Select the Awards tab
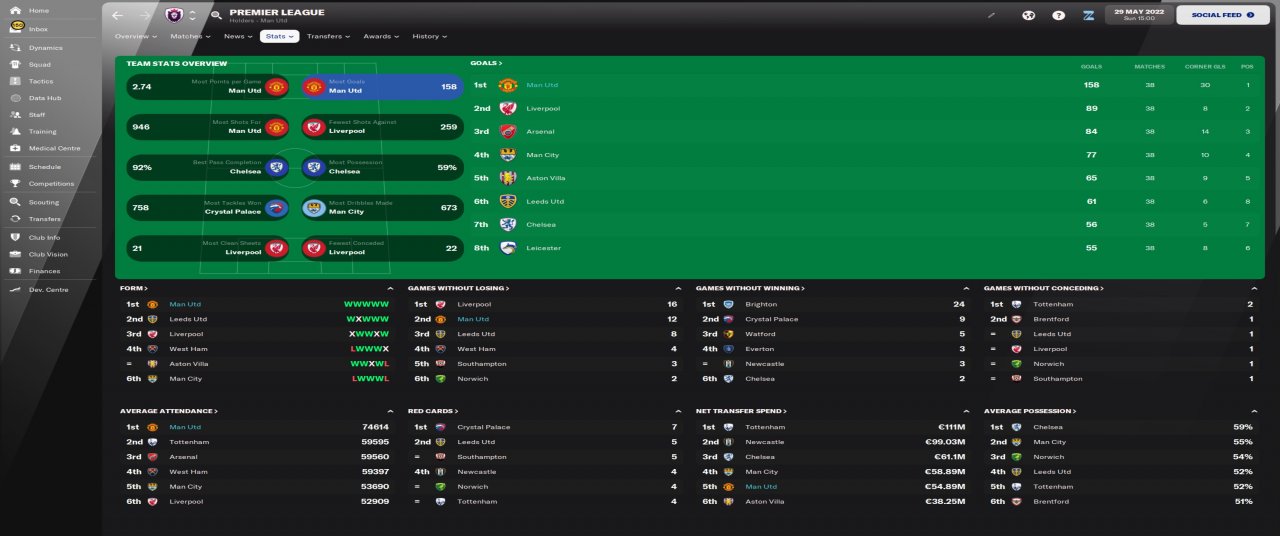The image size is (1280, 536). coord(380,36)
